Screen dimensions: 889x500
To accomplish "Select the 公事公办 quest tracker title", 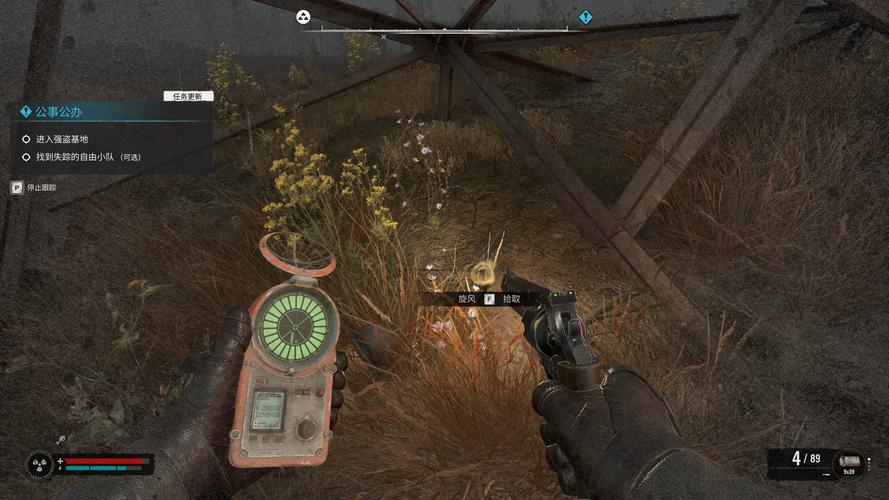I will (x=57, y=112).
